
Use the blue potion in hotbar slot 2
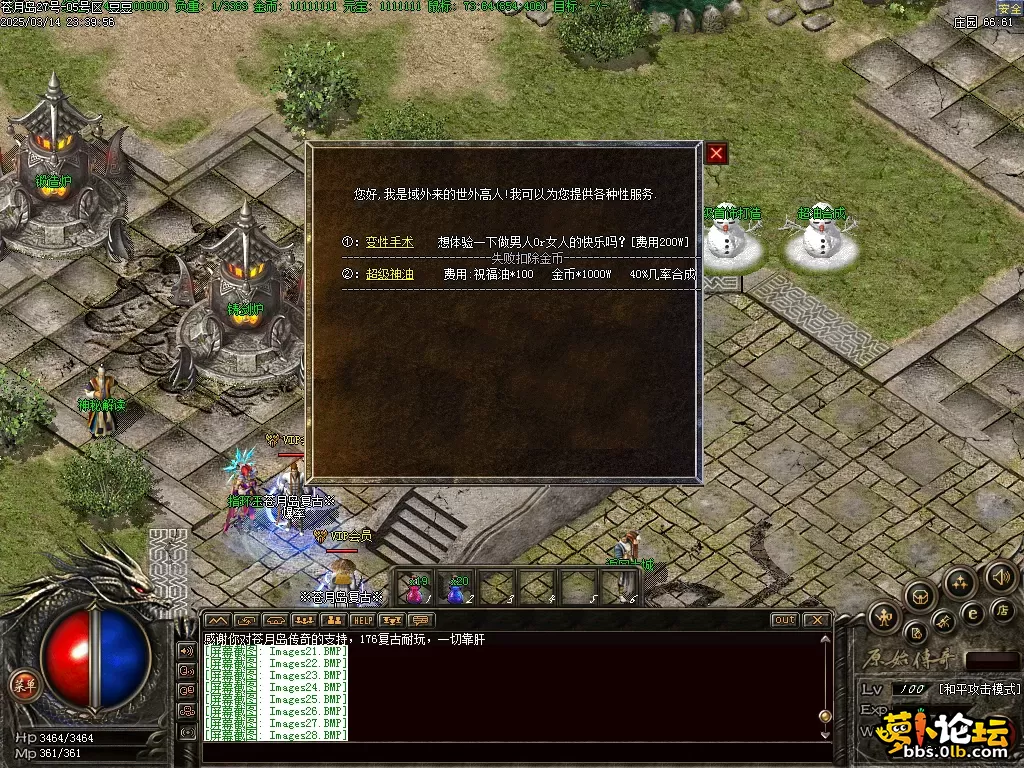point(456,589)
